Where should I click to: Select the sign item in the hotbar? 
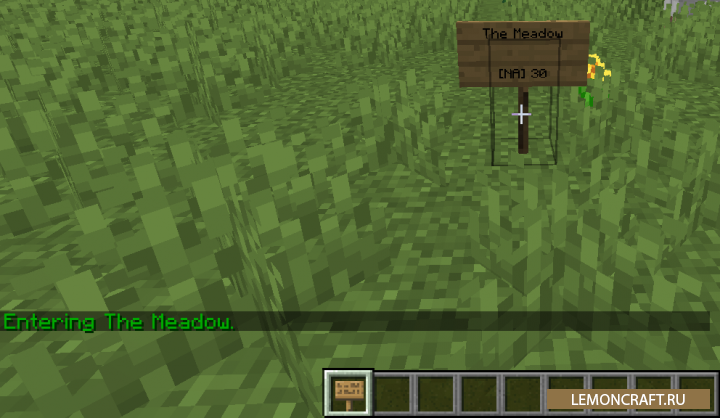348,392
